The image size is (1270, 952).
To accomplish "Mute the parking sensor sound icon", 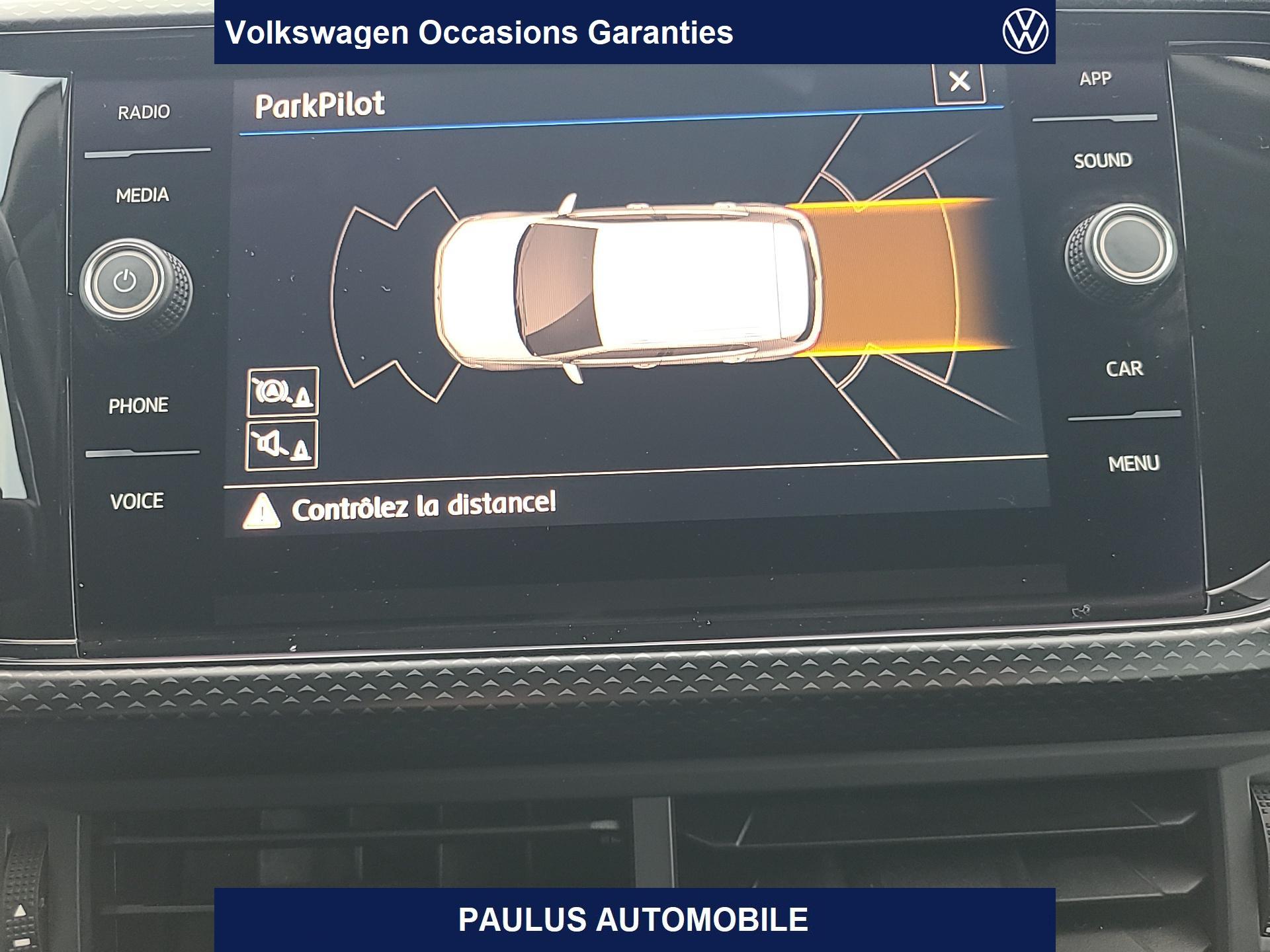I will (x=282, y=445).
